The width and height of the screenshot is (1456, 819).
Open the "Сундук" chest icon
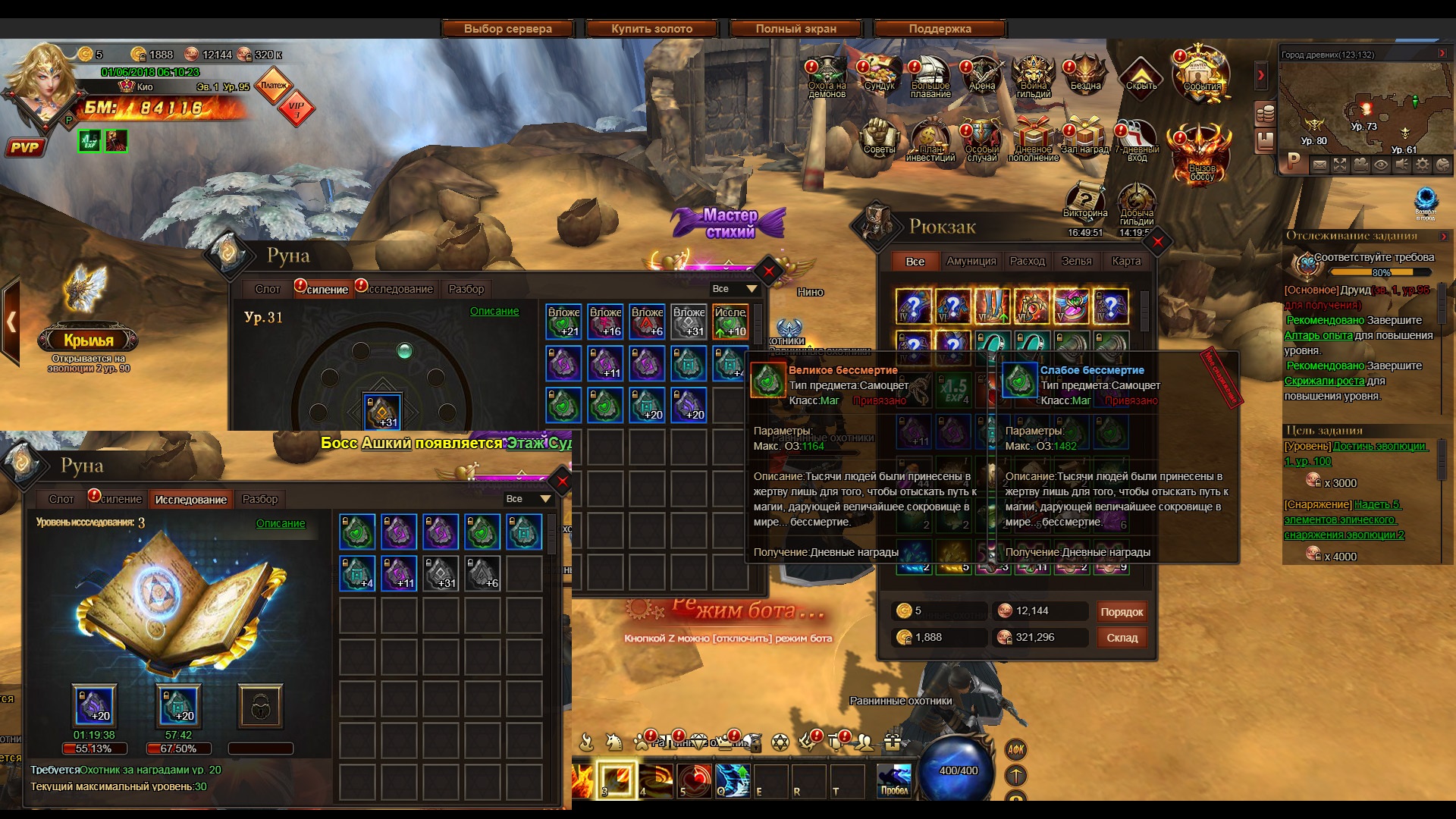point(880,74)
